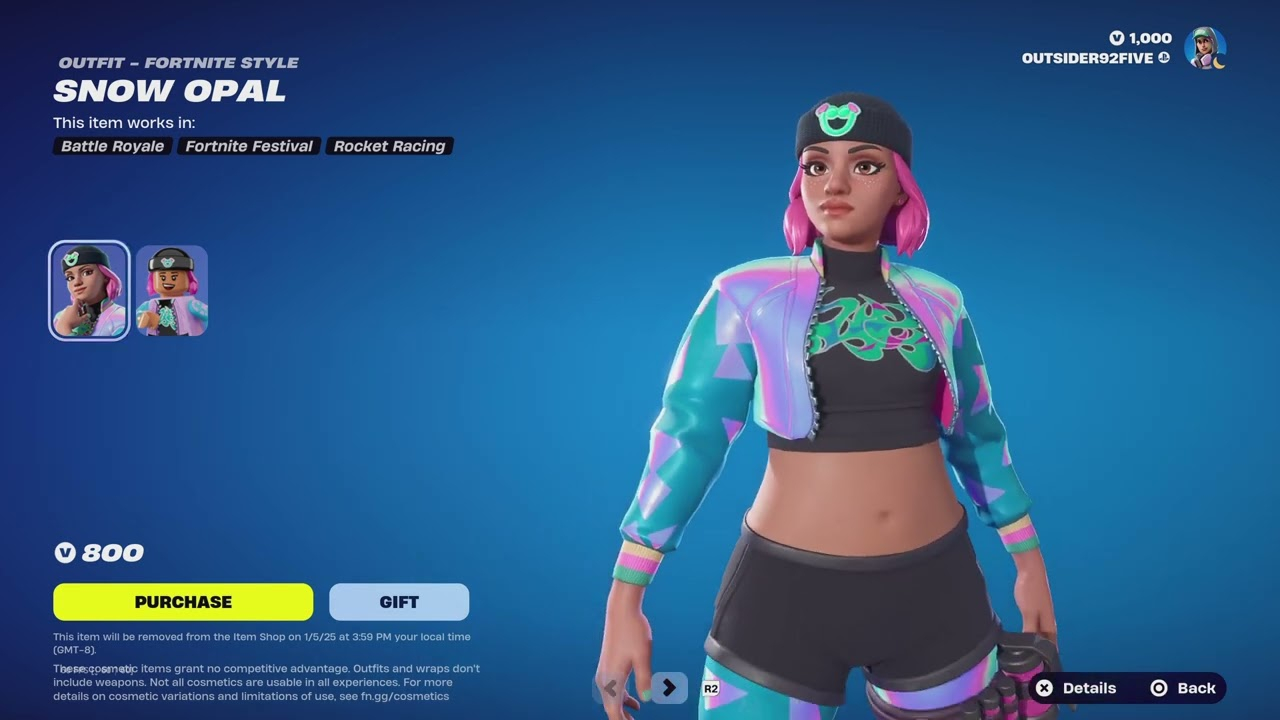
Task: Click the V-Bucks balance icon
Action: (1117, 38)
